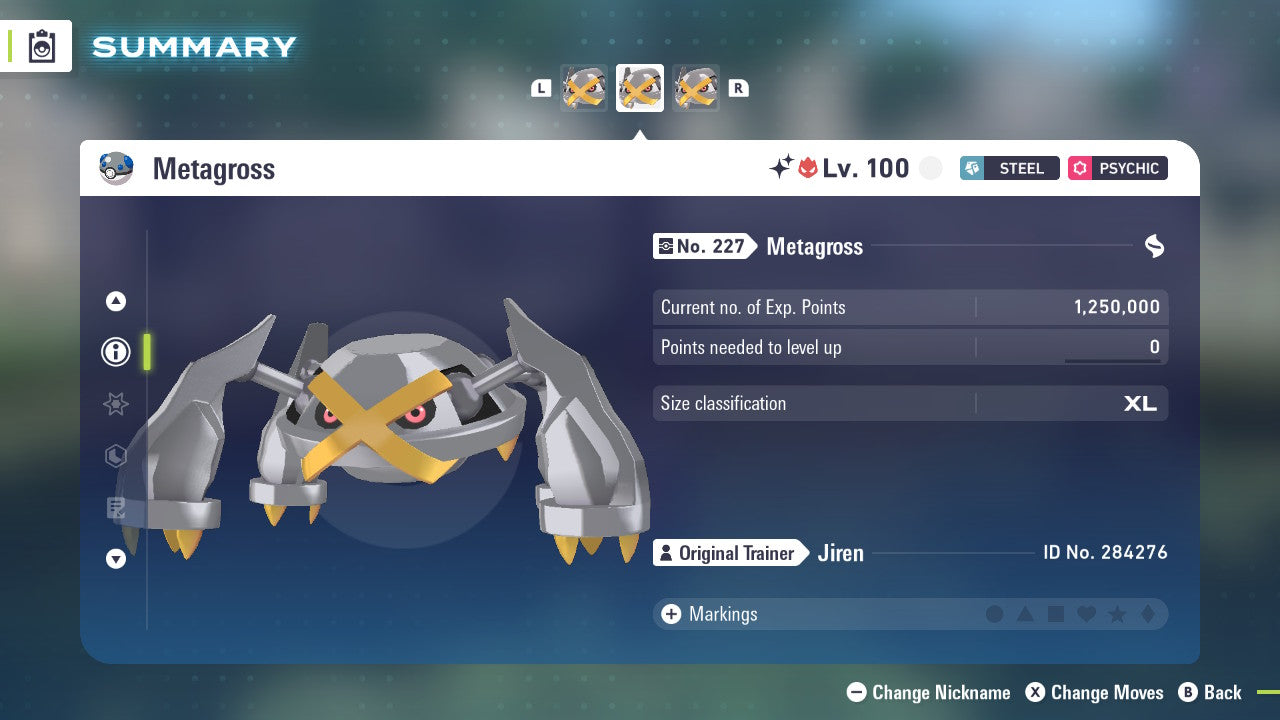This screenshot has height=720, width=1280.
Task: Expand the Markings row with the plus button
Action: (670, 614)
